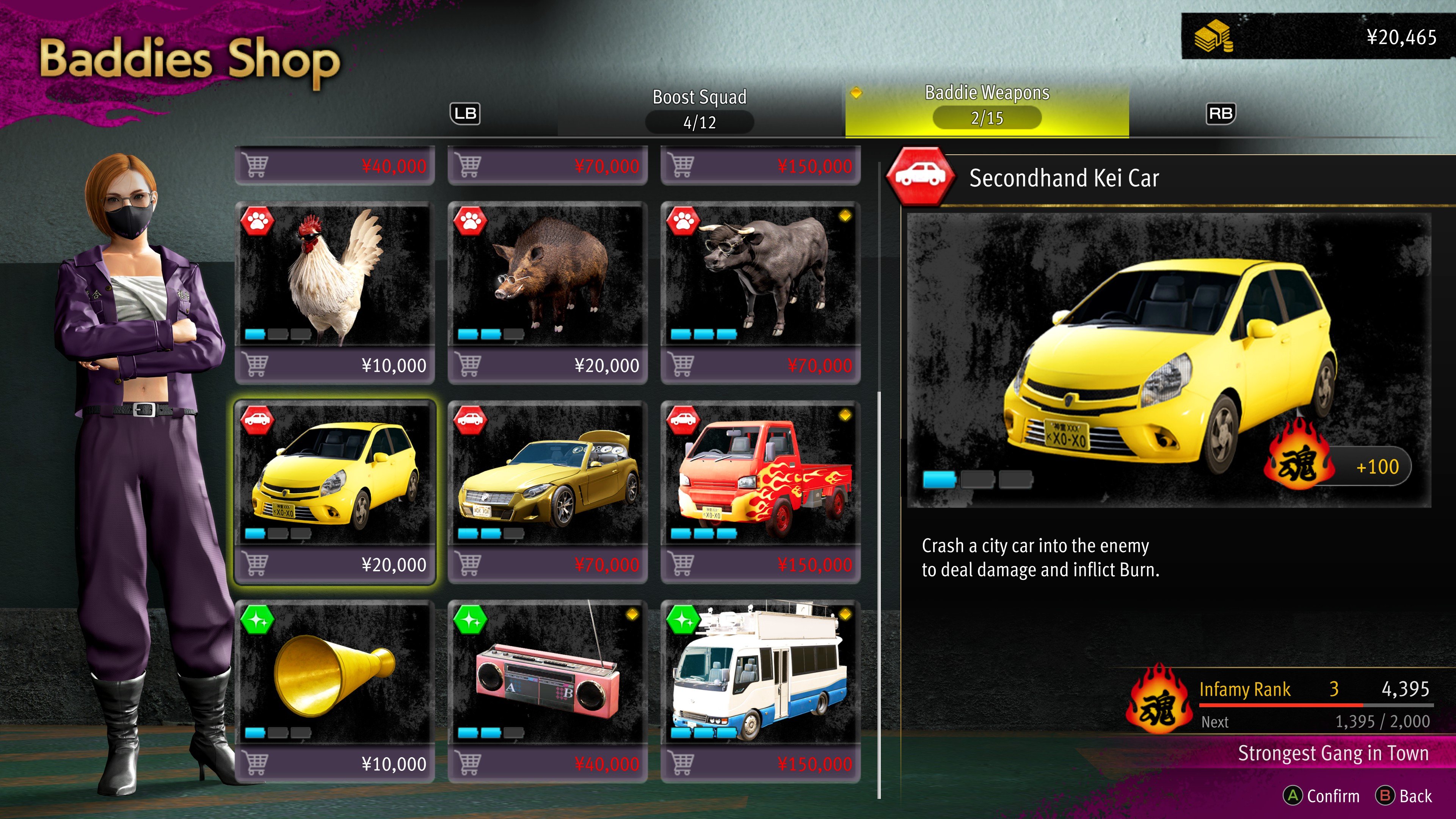Select the wild boar weapon

[547, 276]
